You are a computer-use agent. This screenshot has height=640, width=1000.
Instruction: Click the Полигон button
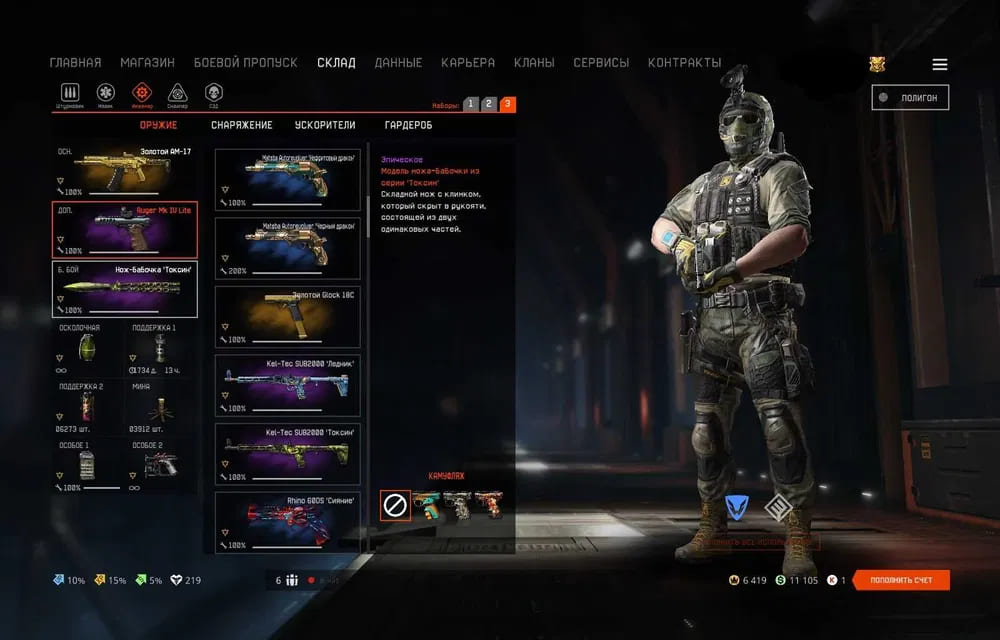[910, 97]
